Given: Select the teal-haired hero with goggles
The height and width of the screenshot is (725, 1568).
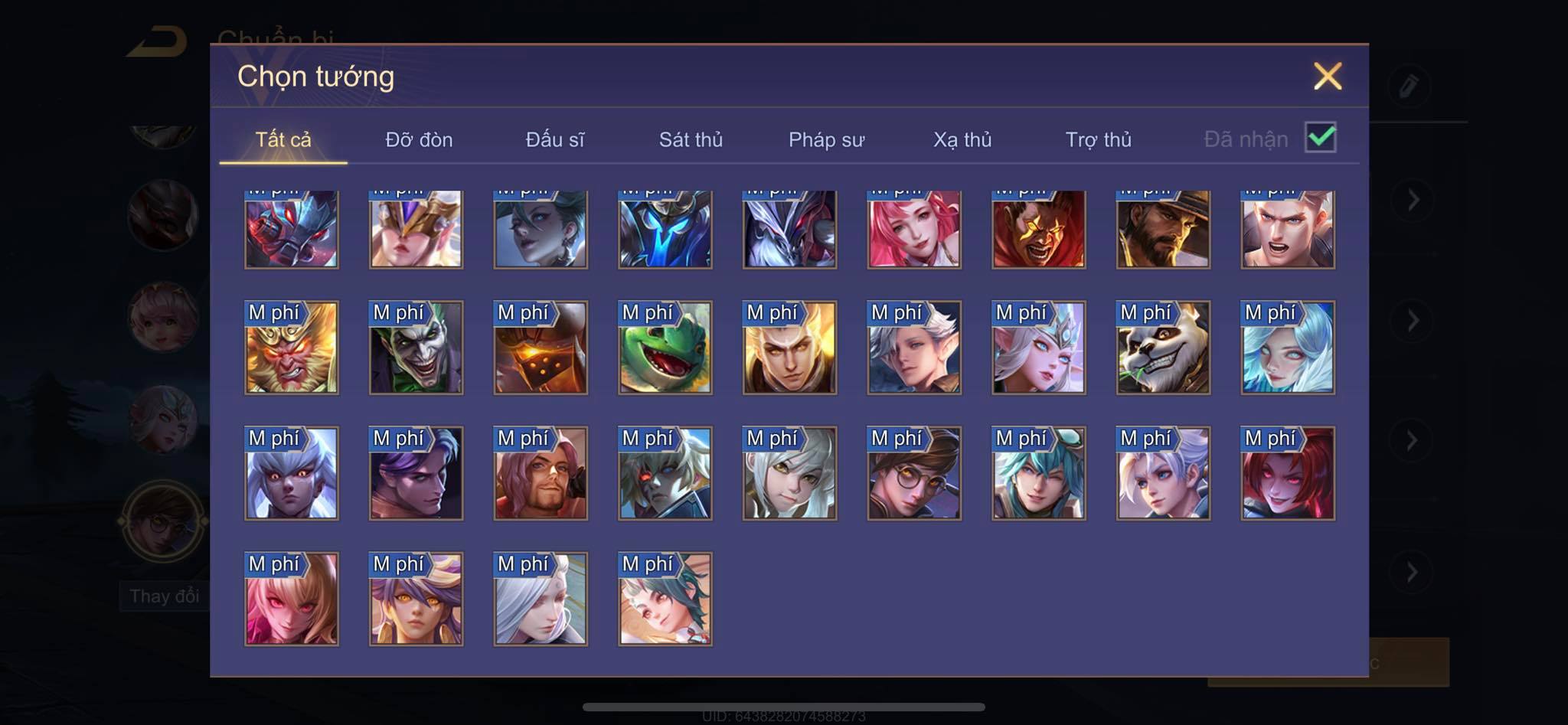Looking at the screenshot, I should pos(1038,474).
